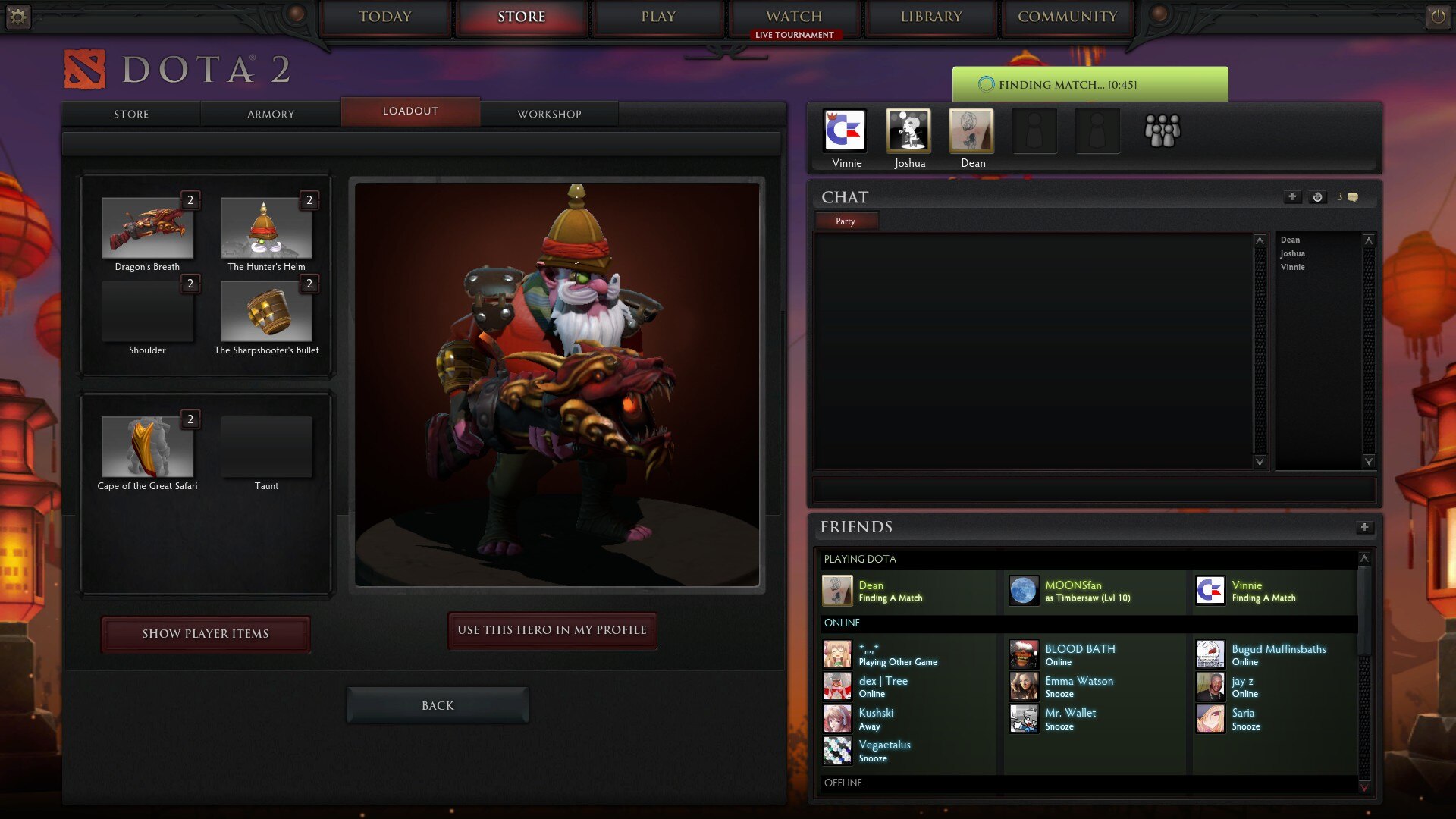Use this hero in my profile

coord(552,630)
